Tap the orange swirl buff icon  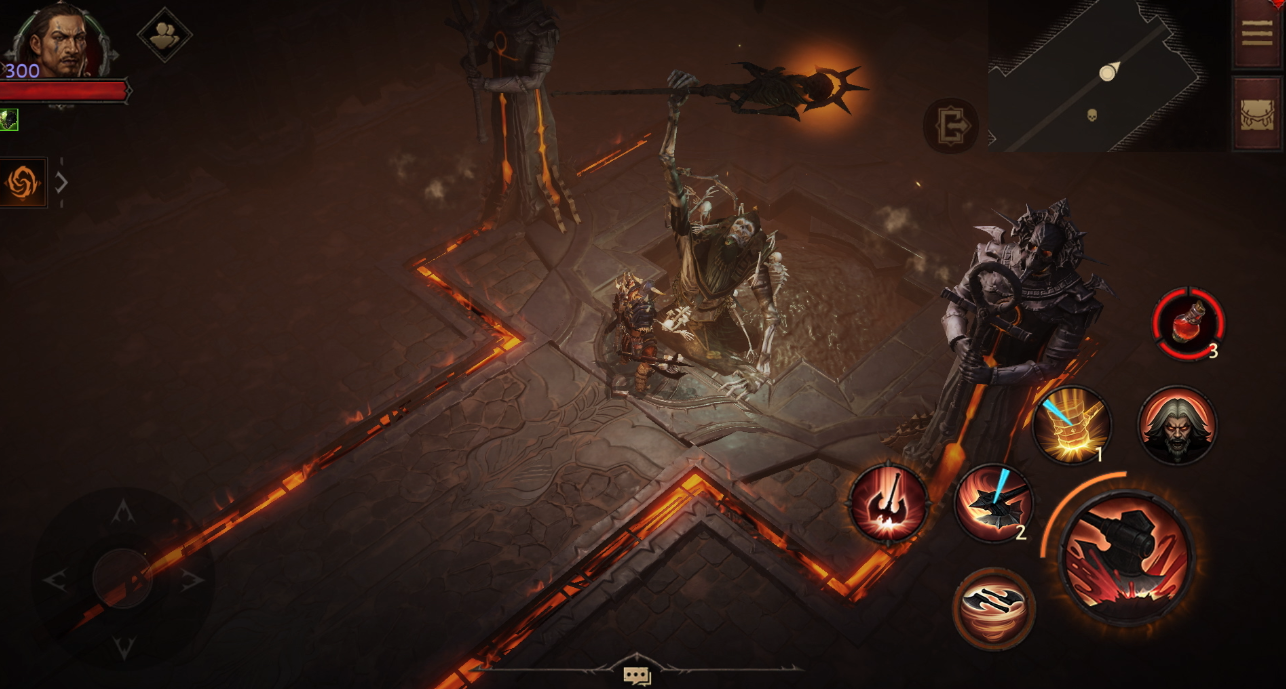click(22, 182)
